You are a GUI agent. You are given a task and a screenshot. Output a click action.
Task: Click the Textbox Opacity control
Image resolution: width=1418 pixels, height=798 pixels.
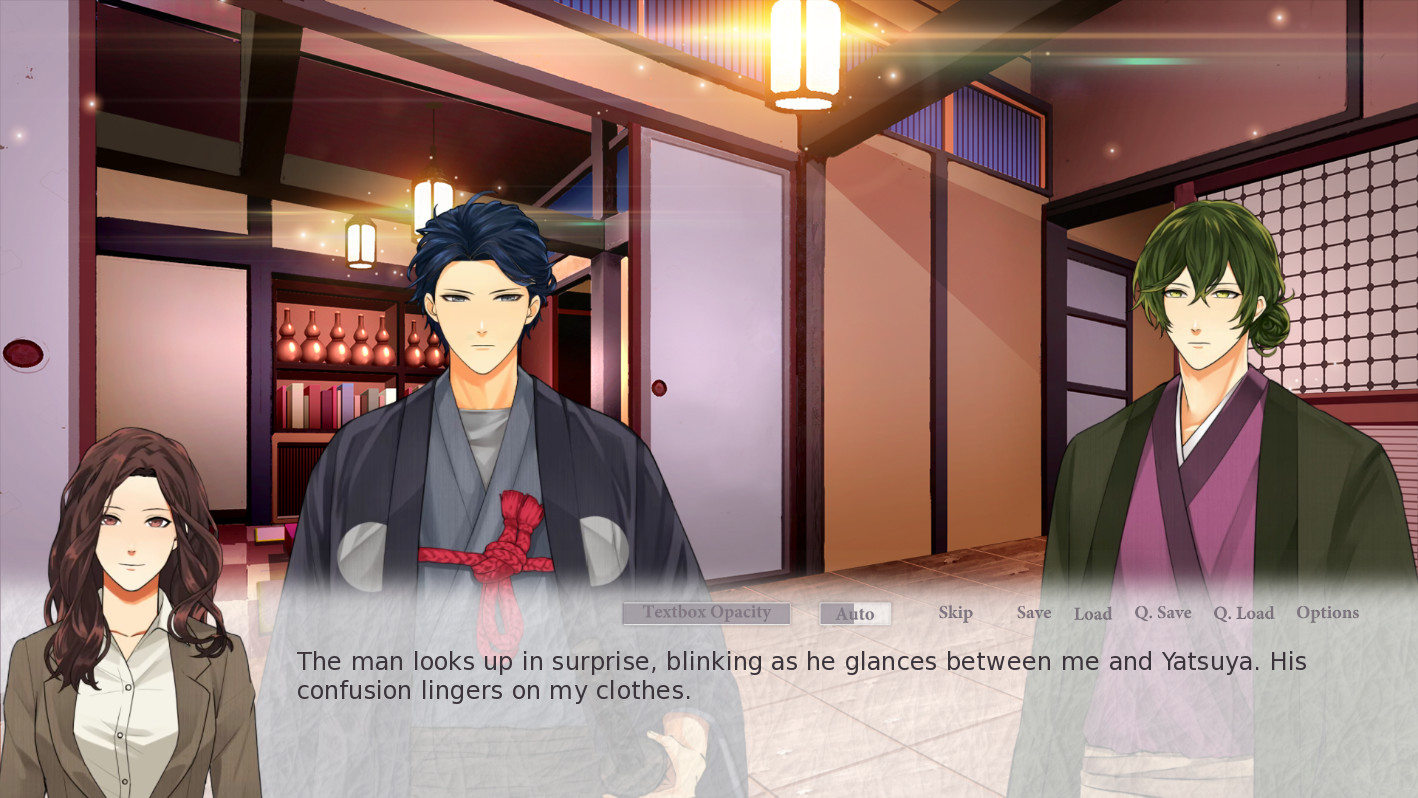click(x=706, y=612)
